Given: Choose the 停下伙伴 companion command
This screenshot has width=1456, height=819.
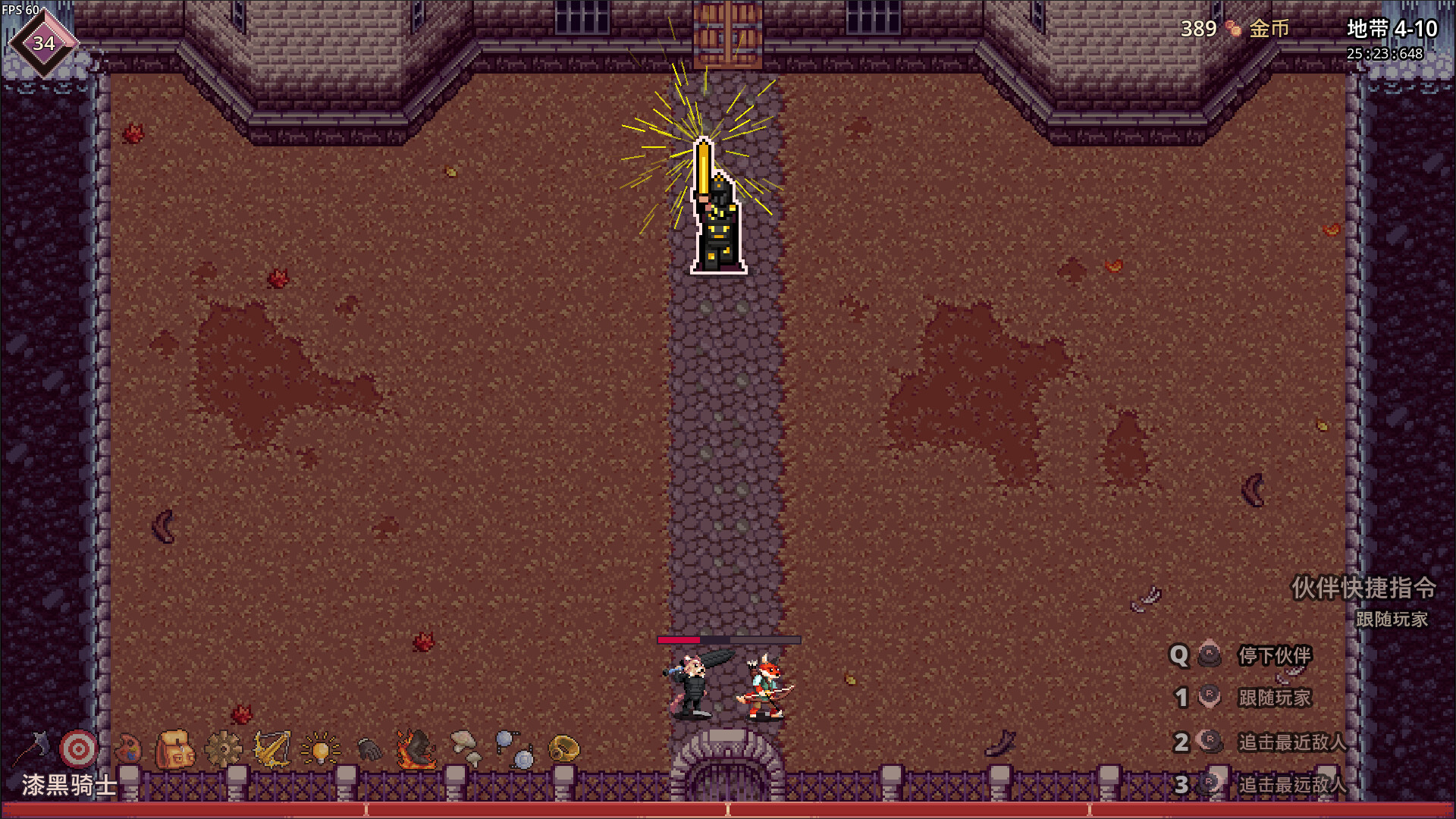Looking at the screenshot, I should click(1274, 655).
